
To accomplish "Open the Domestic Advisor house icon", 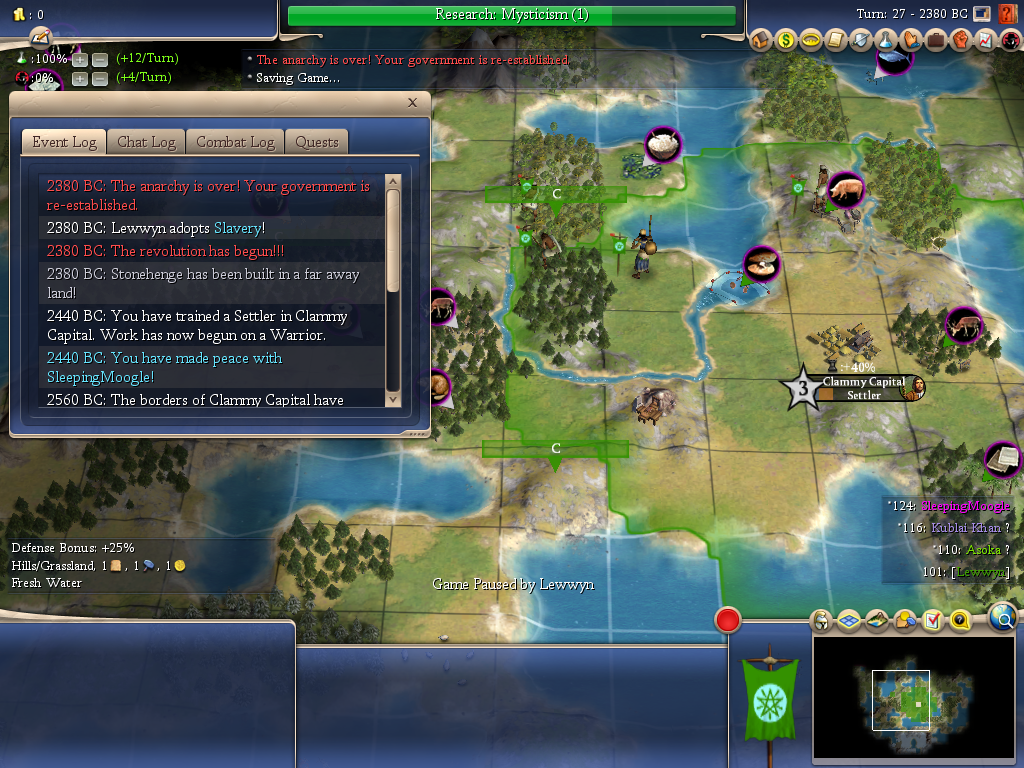I will click(761, 41).
